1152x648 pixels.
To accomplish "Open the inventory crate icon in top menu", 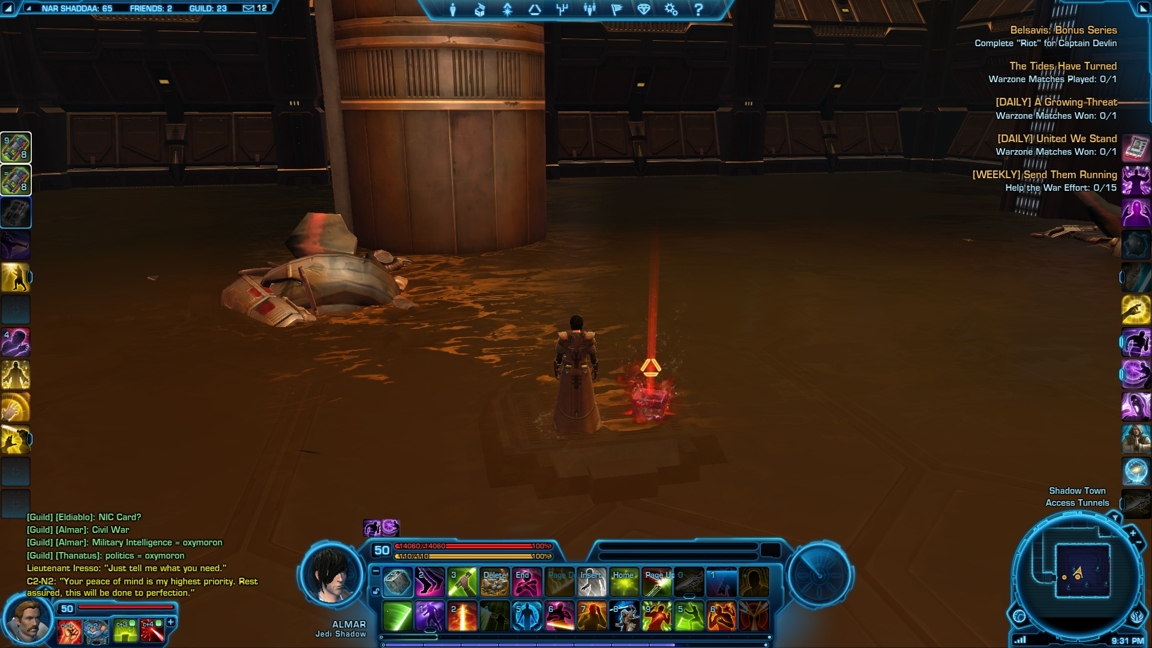I will (480, 10).
